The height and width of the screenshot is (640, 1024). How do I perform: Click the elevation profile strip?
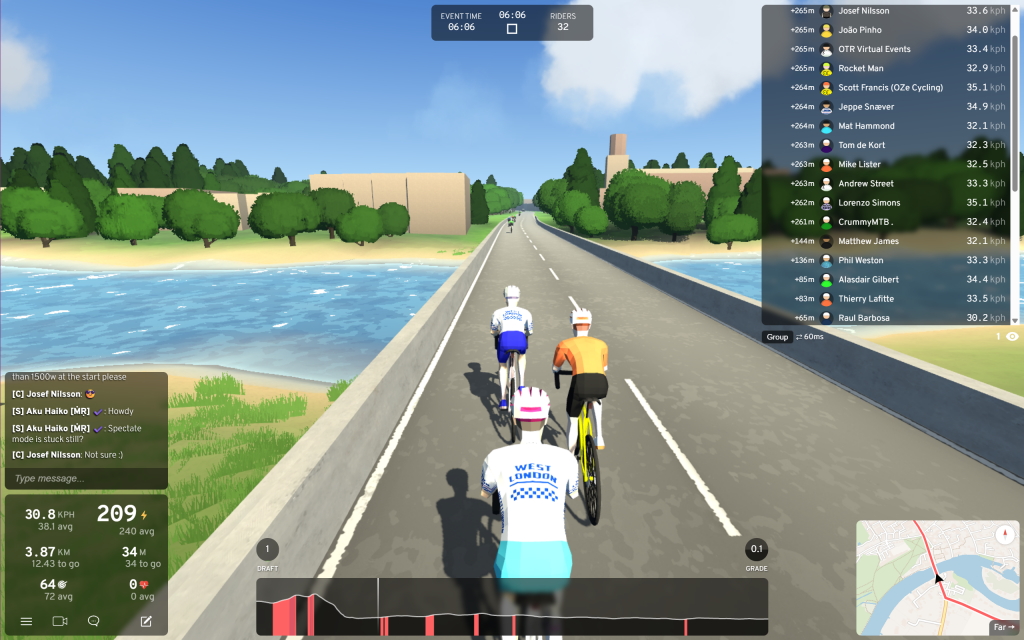tap(512, 607)
